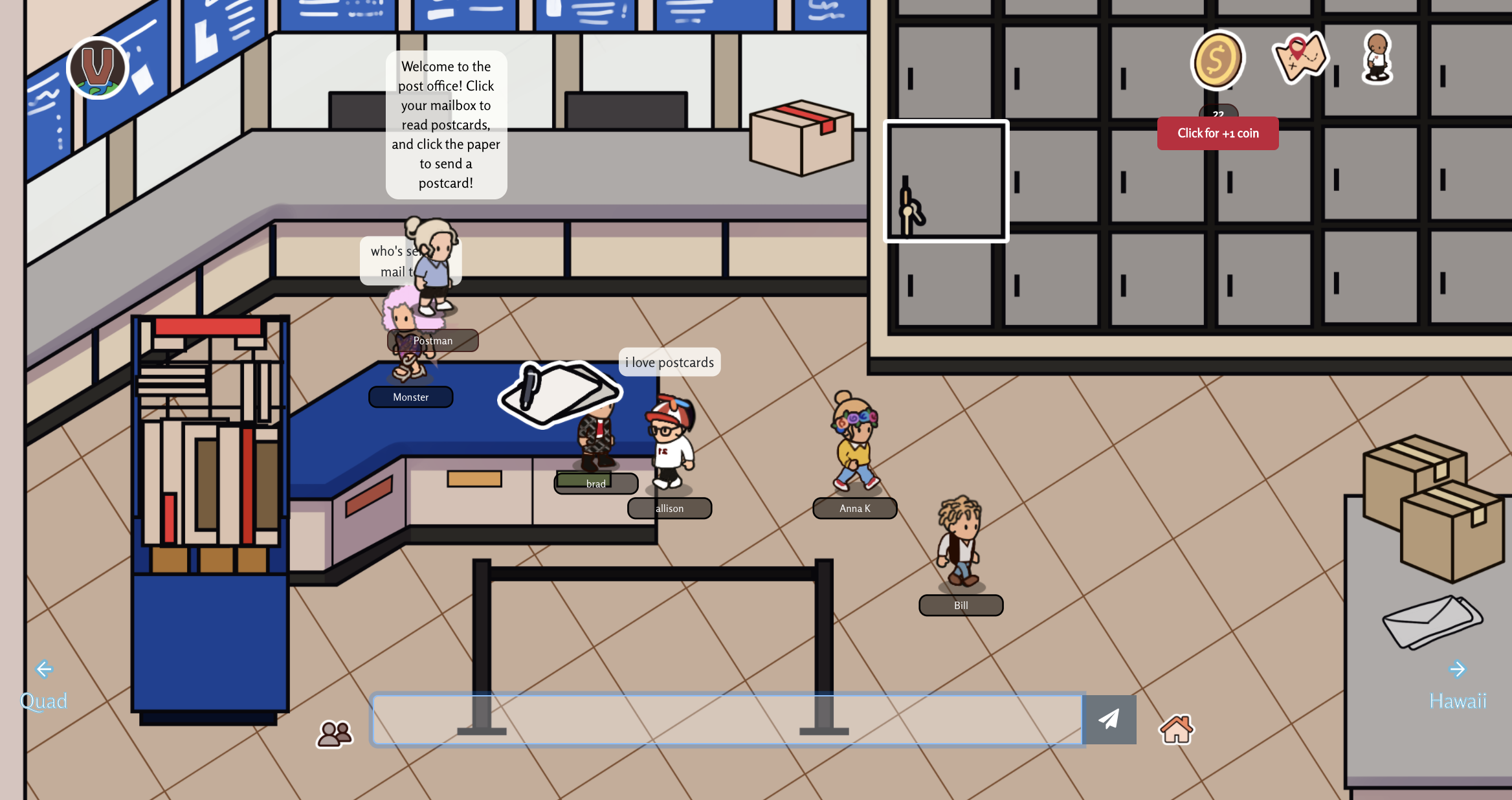The height and width of the screenshot is (800, 1512).
Task: Send your chat with the paper airplane icon
Action: [1108, 719]
